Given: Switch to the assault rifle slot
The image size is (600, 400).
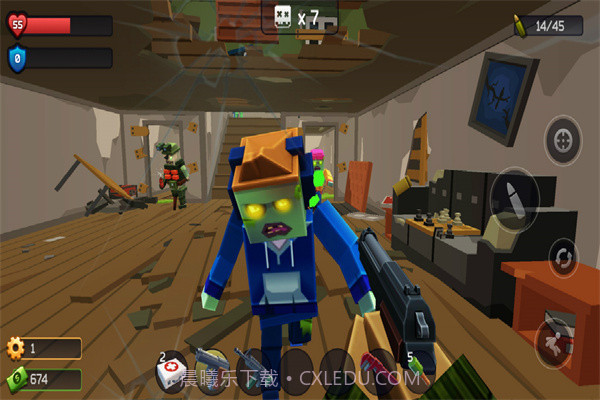Looking at the screenshot, I should click(x=252, y=366).
